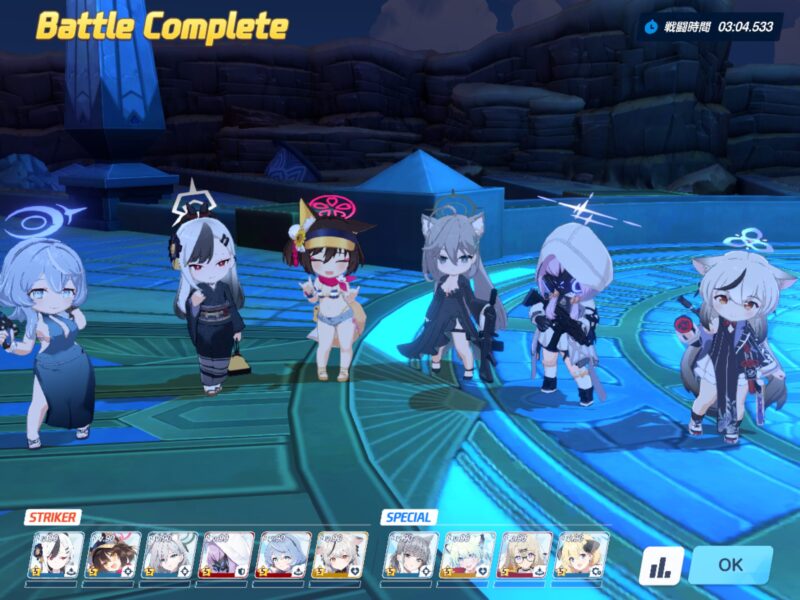Screen dimensions: 800x600
Task: Select the light-blue-haired striker portrait
Action: click(x=283, y=555)
